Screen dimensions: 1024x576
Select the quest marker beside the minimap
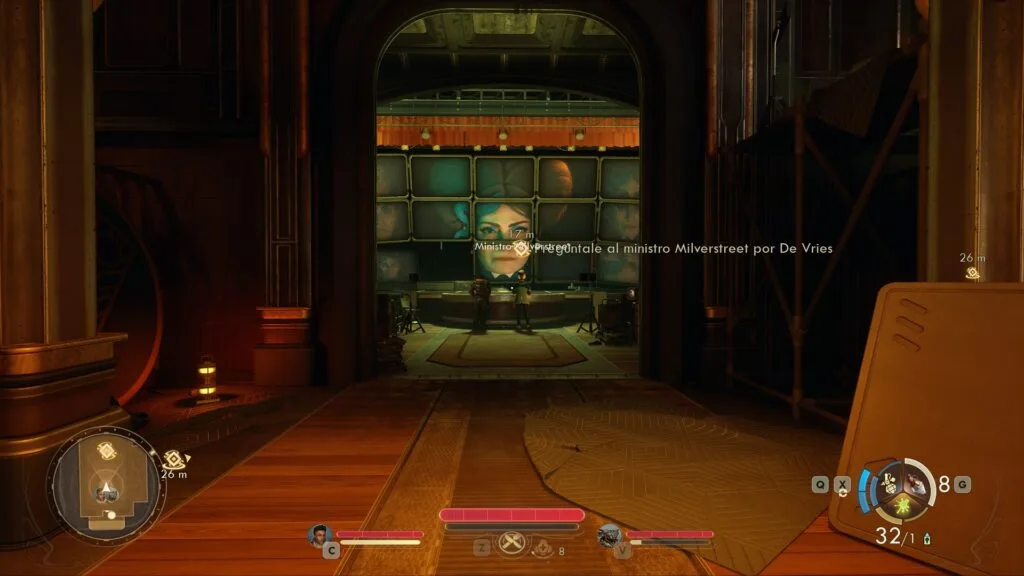[173, 459]
